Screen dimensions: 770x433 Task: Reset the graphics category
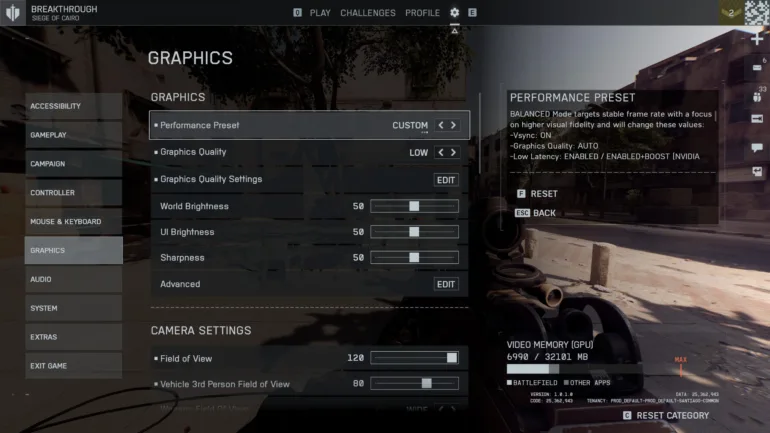click(671, 415)
